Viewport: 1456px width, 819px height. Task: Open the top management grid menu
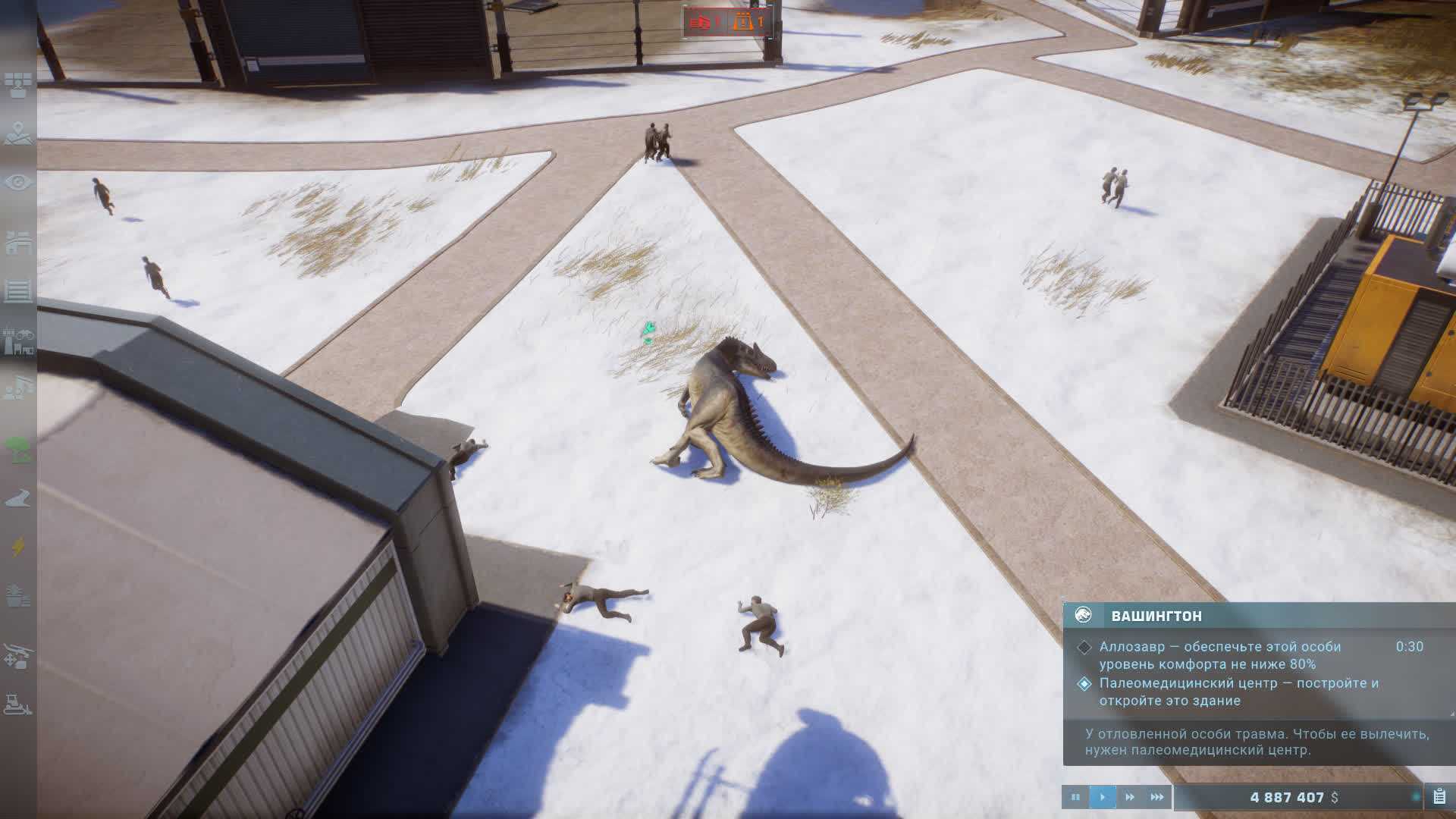18,85
